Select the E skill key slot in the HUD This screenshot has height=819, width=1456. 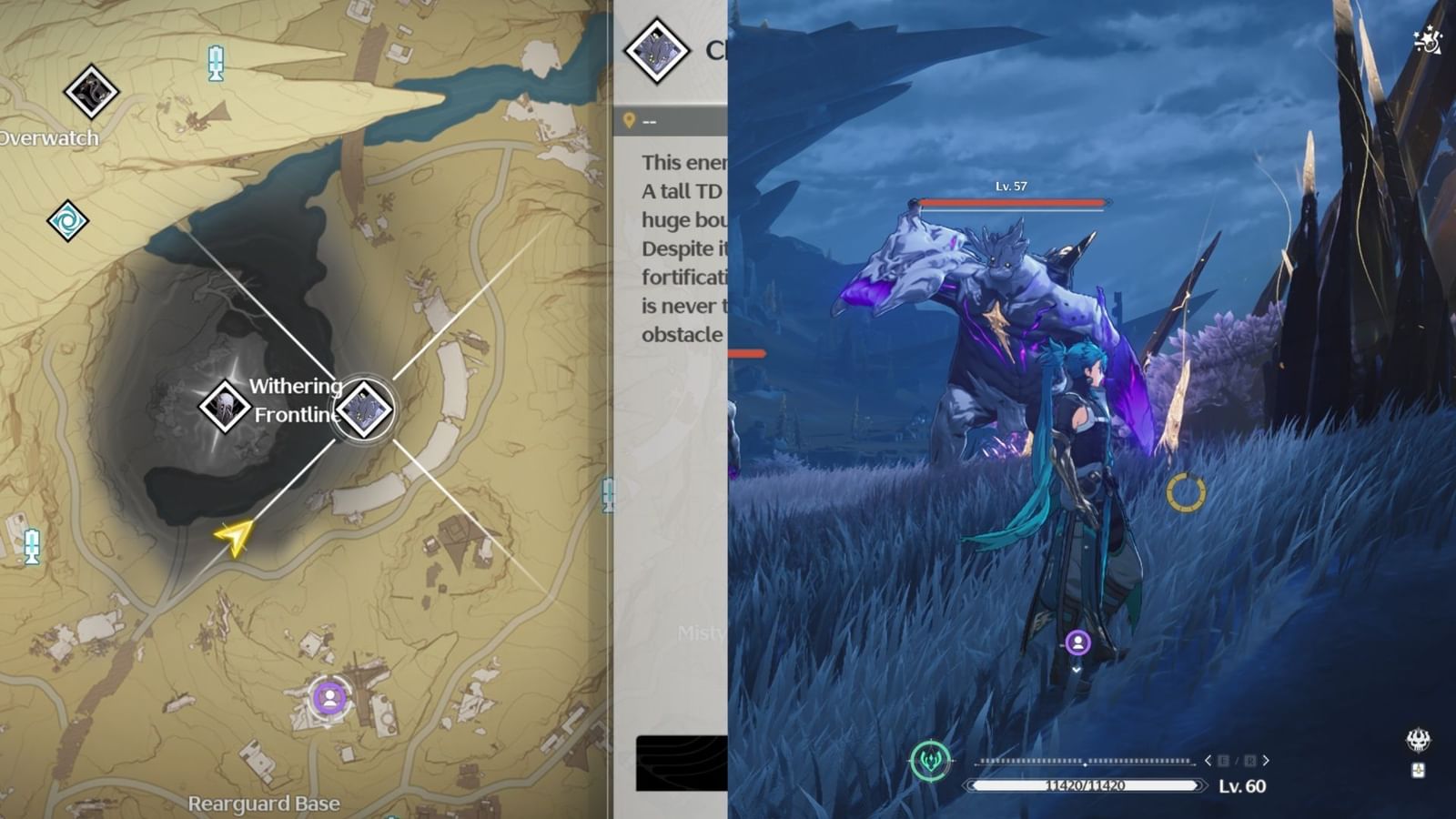click(x=1223, y=761)
